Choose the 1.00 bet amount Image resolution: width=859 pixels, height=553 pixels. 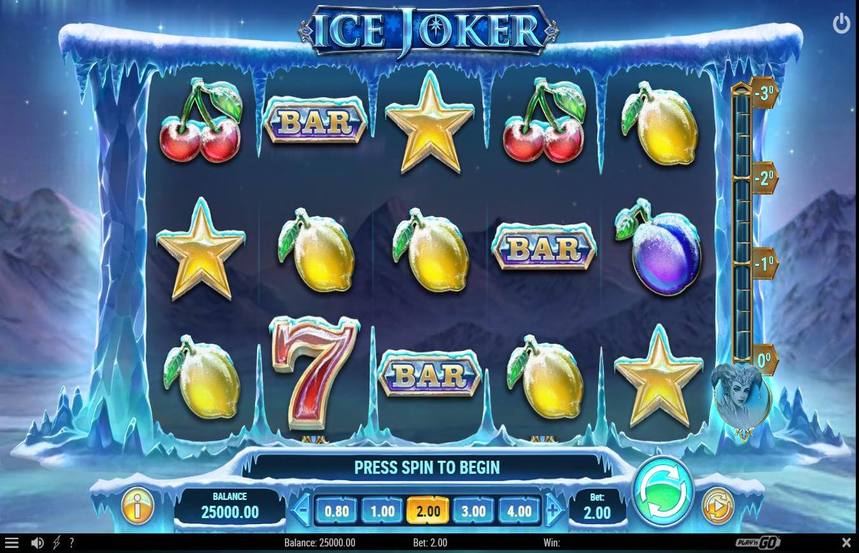click(x=382, y=510)
